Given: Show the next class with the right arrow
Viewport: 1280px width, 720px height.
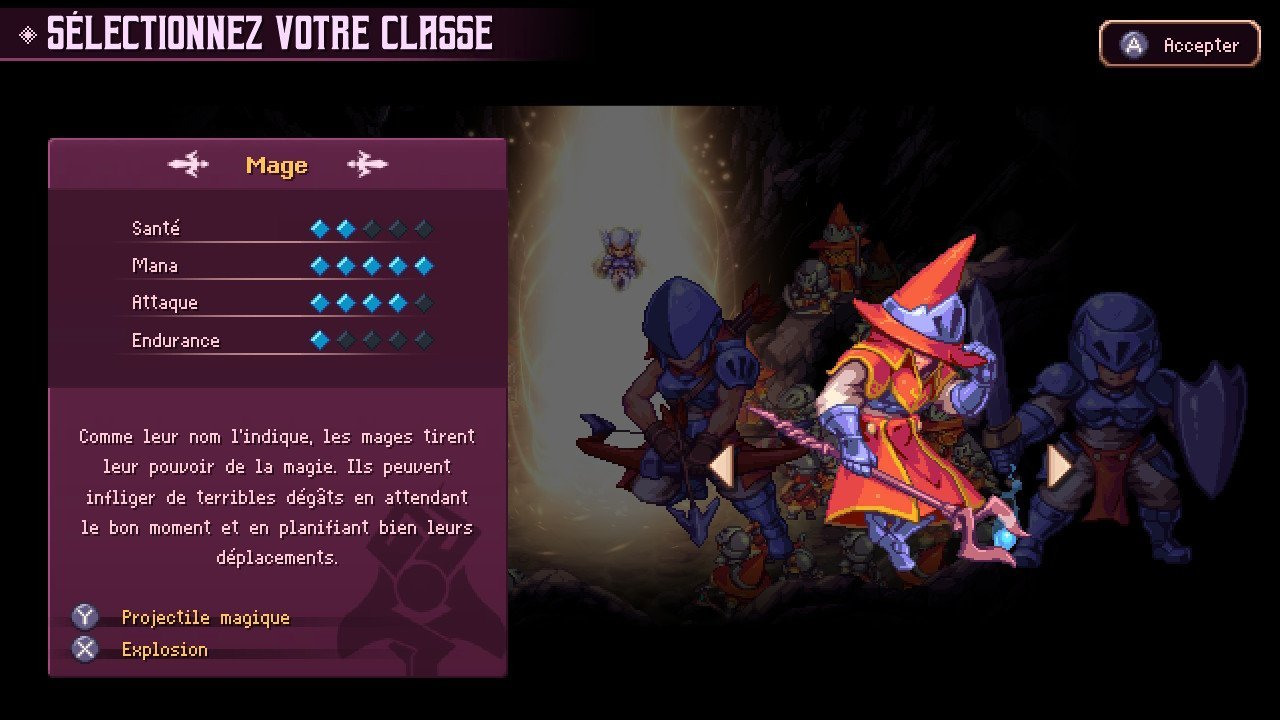Looking at the screenshot, I should (x=1059, y=466).
